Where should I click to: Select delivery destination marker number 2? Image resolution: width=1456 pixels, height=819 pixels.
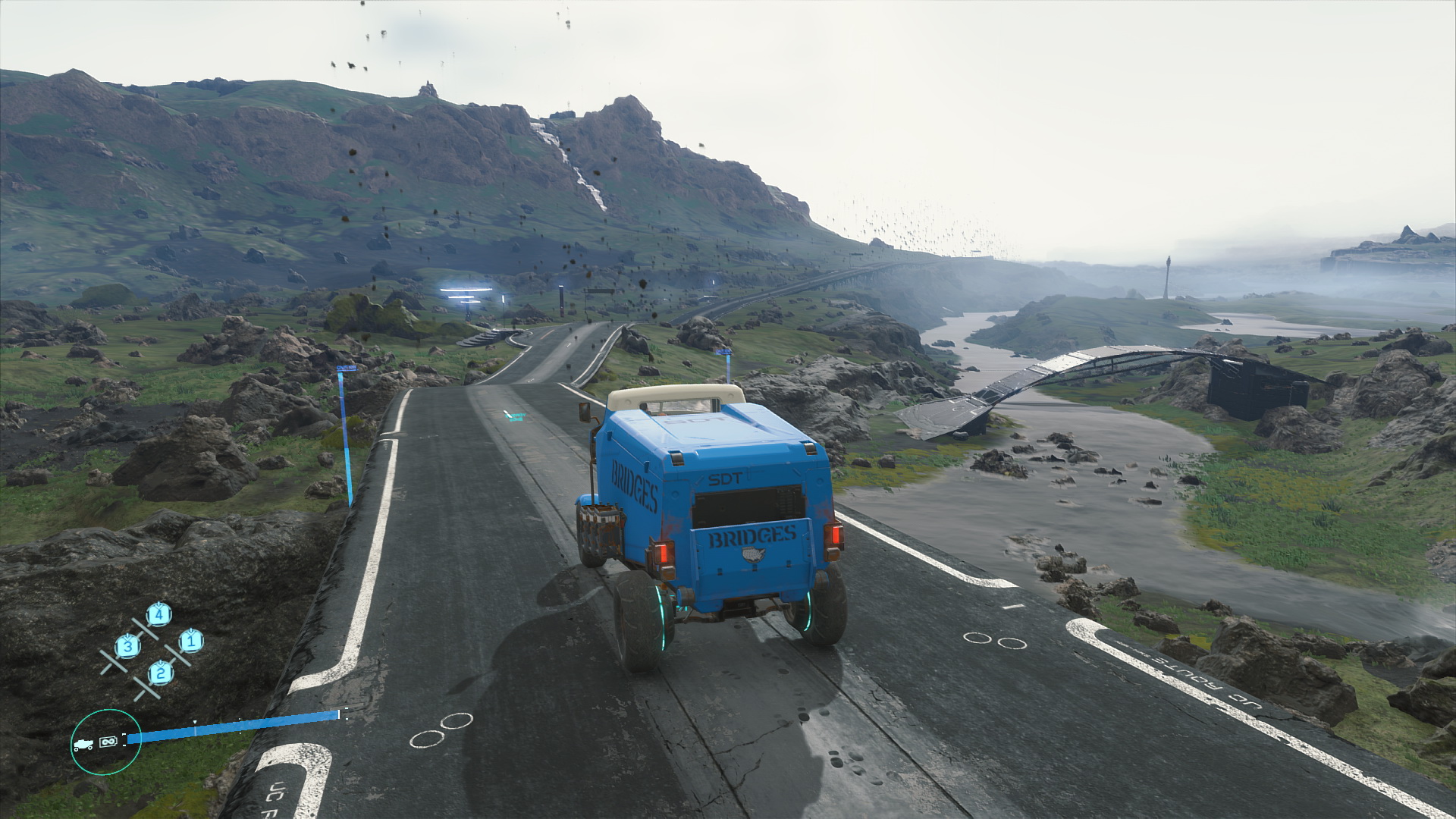click(160, 672)
